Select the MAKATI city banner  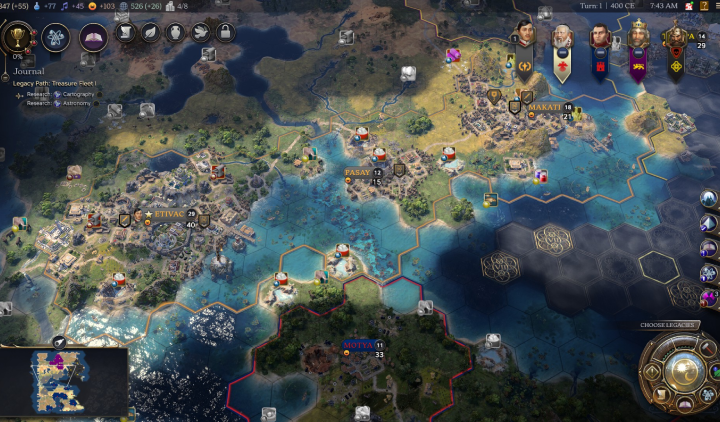(x=545, y=107)
